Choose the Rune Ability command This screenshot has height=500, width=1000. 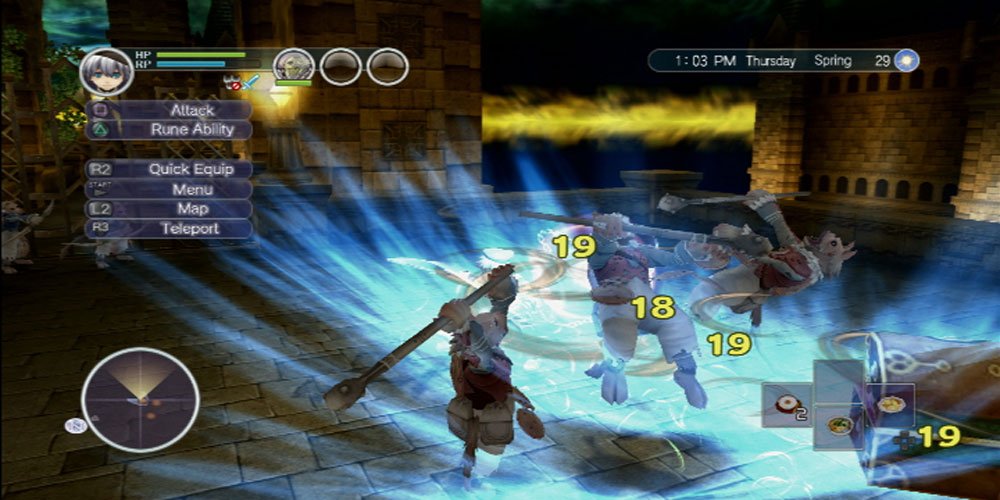168,129
